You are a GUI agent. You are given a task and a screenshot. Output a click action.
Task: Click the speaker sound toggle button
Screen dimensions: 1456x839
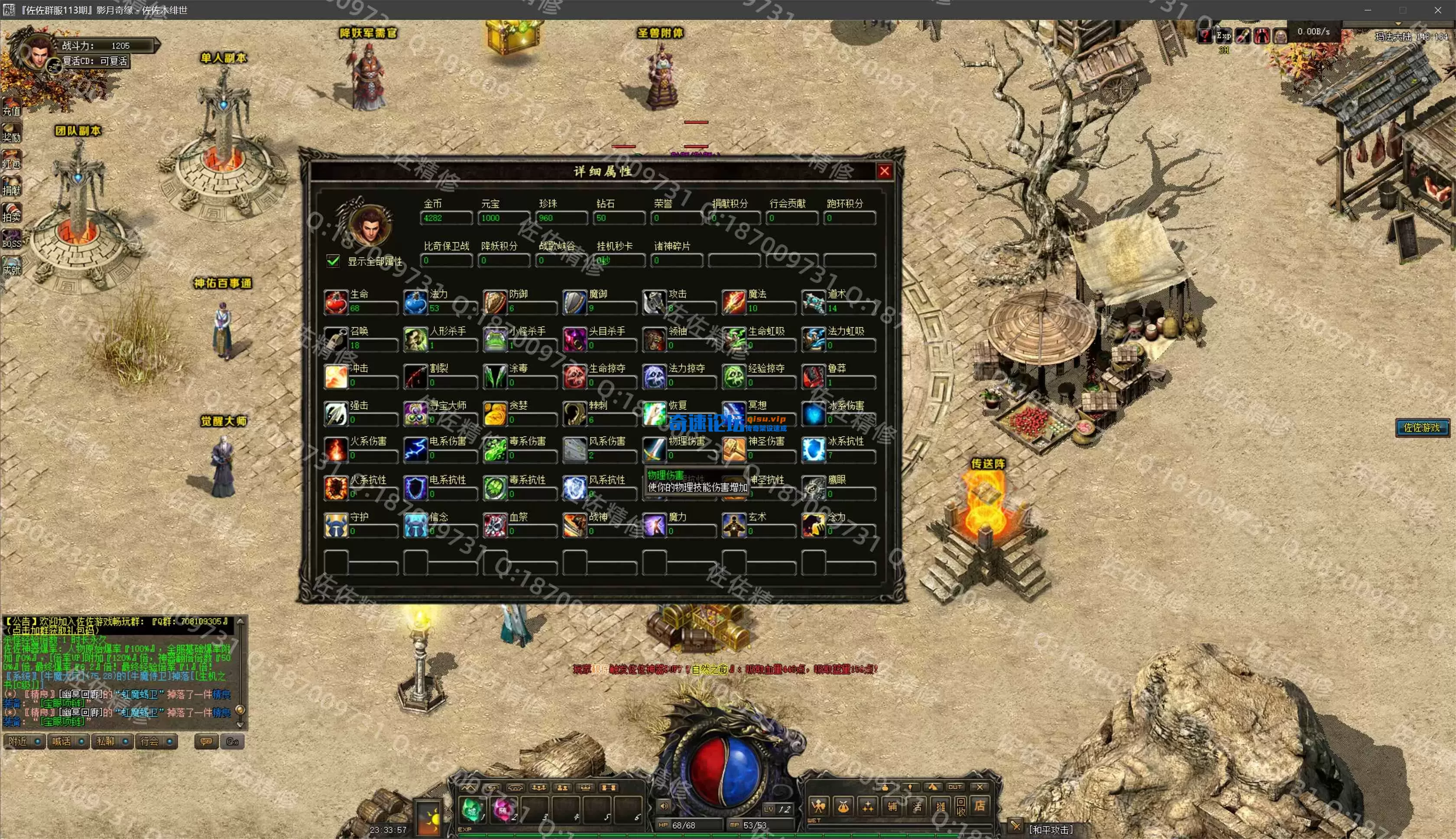point(664,806)
